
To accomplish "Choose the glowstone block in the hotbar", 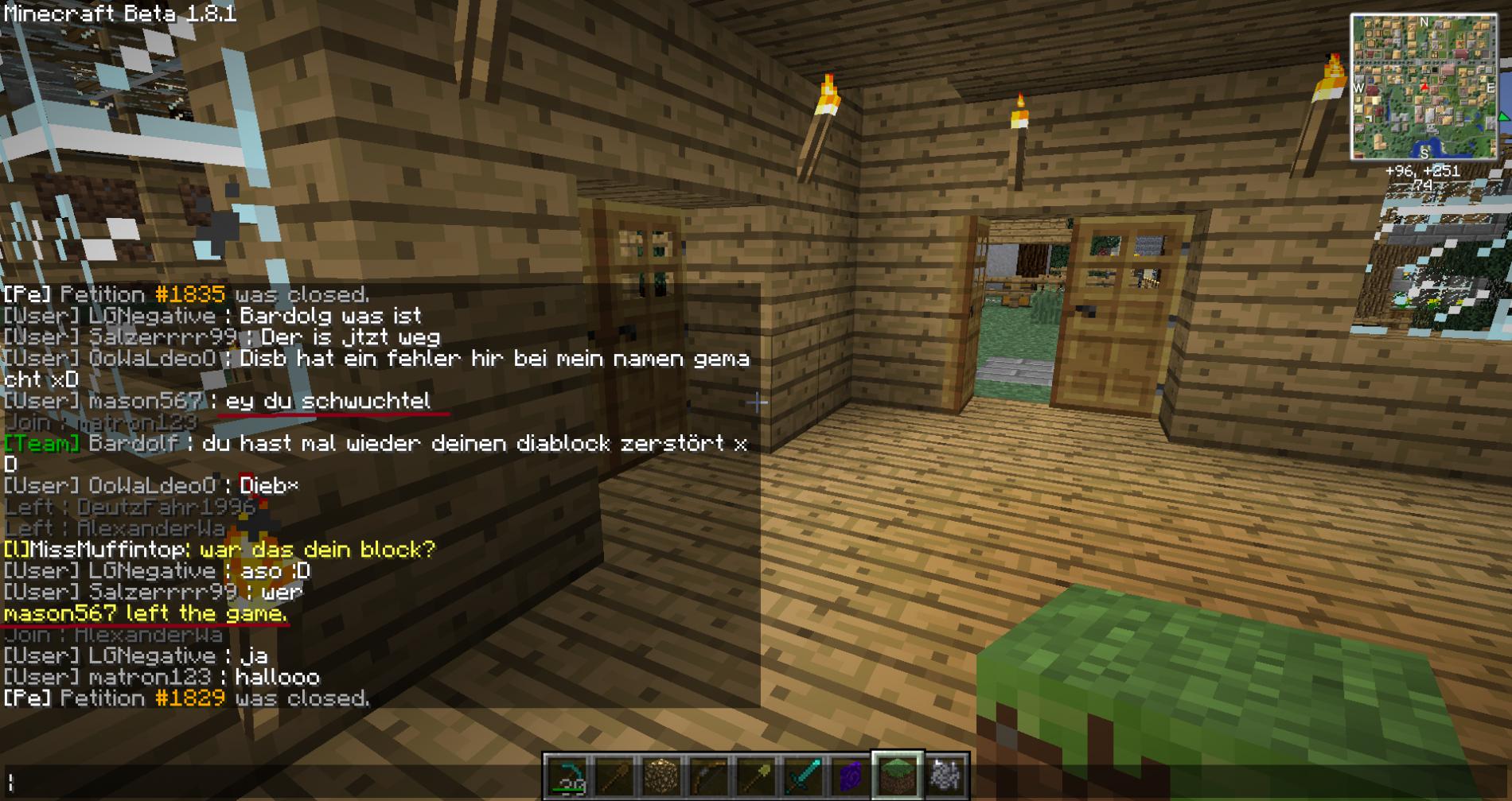I will [661, 776].
